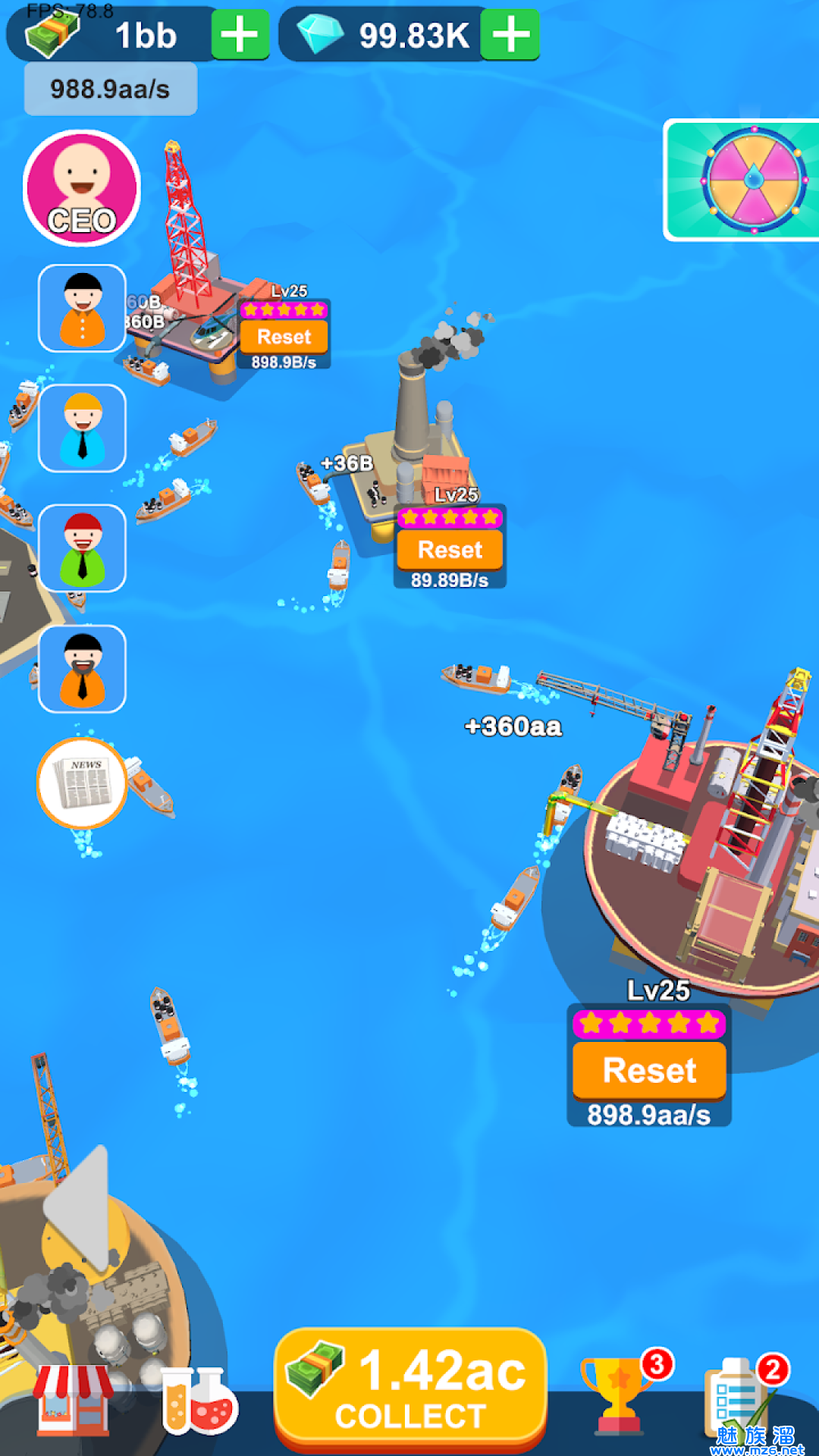This screenshot has height=1456, width=819.
Task: Reset the platform earning 89.89B/s
Action: tap(450, 549)
